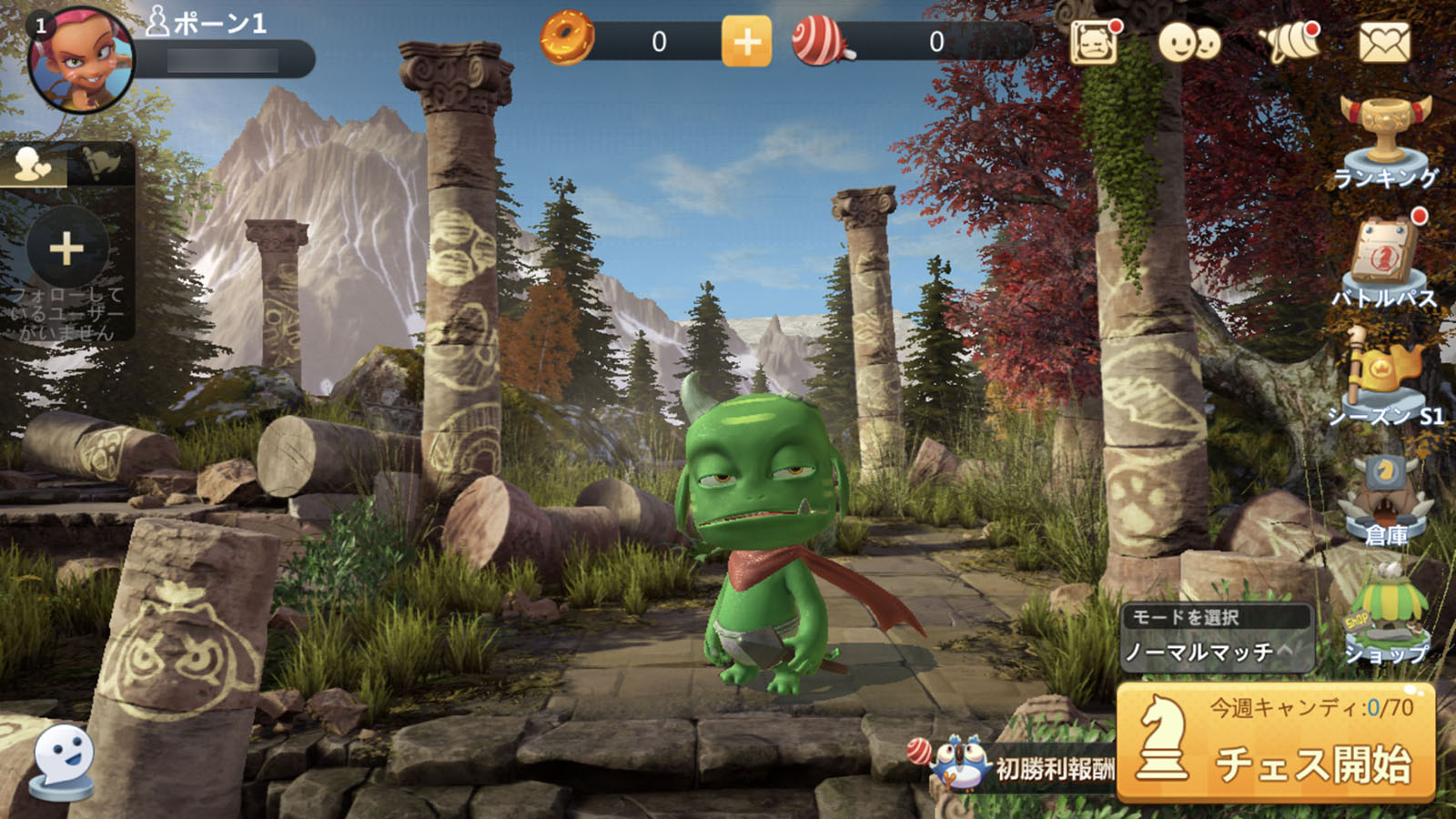Open the バトルパス book
This screenshot has width=1456, height=819.
click(1383, 261)
